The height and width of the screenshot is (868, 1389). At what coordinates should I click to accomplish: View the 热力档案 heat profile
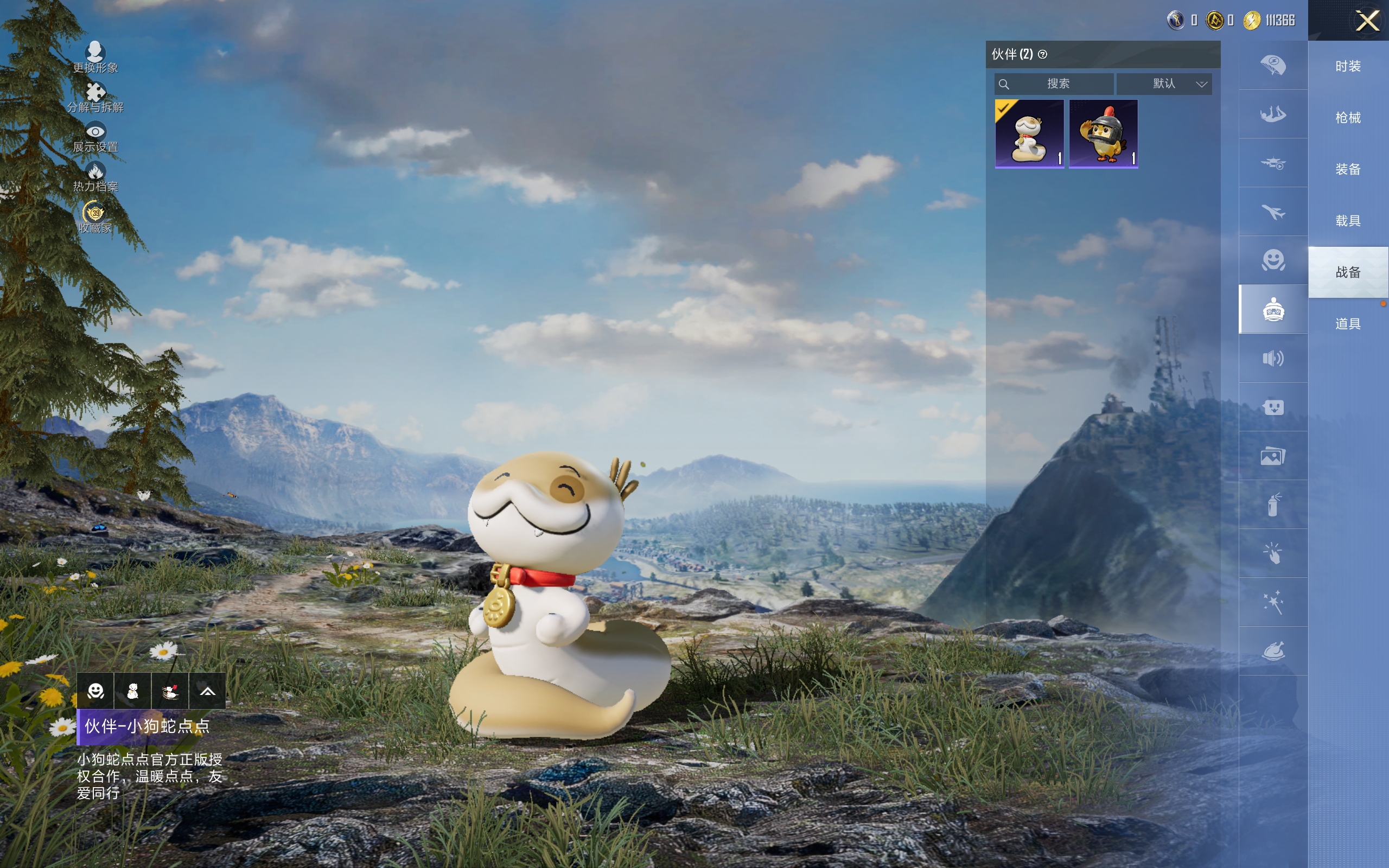(95, 177)
